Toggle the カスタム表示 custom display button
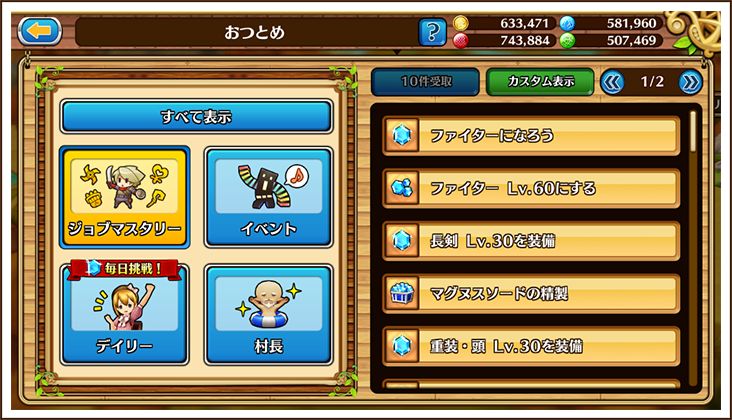This screenshot has height=420, width=732. pyautogui.click(x=540, y=82)
